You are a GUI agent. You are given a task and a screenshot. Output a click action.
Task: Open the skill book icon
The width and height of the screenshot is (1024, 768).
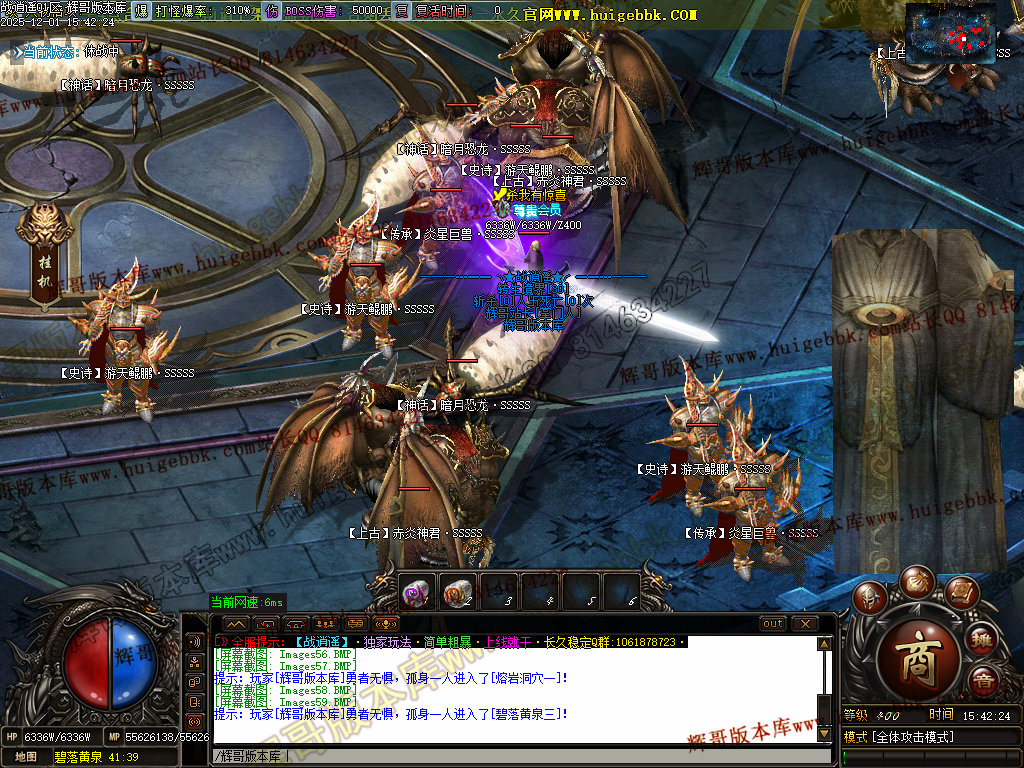960,592
